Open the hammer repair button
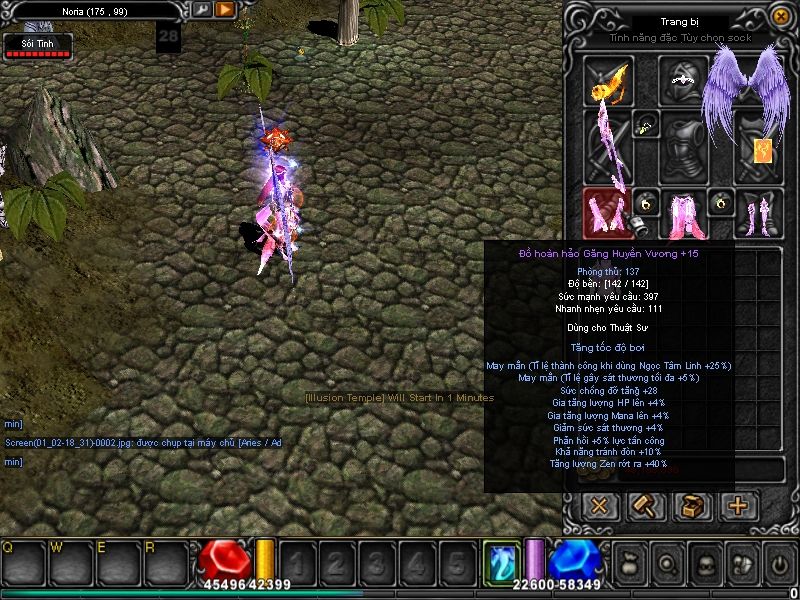This screenshot has width=800, height=600. coord(646,505)
